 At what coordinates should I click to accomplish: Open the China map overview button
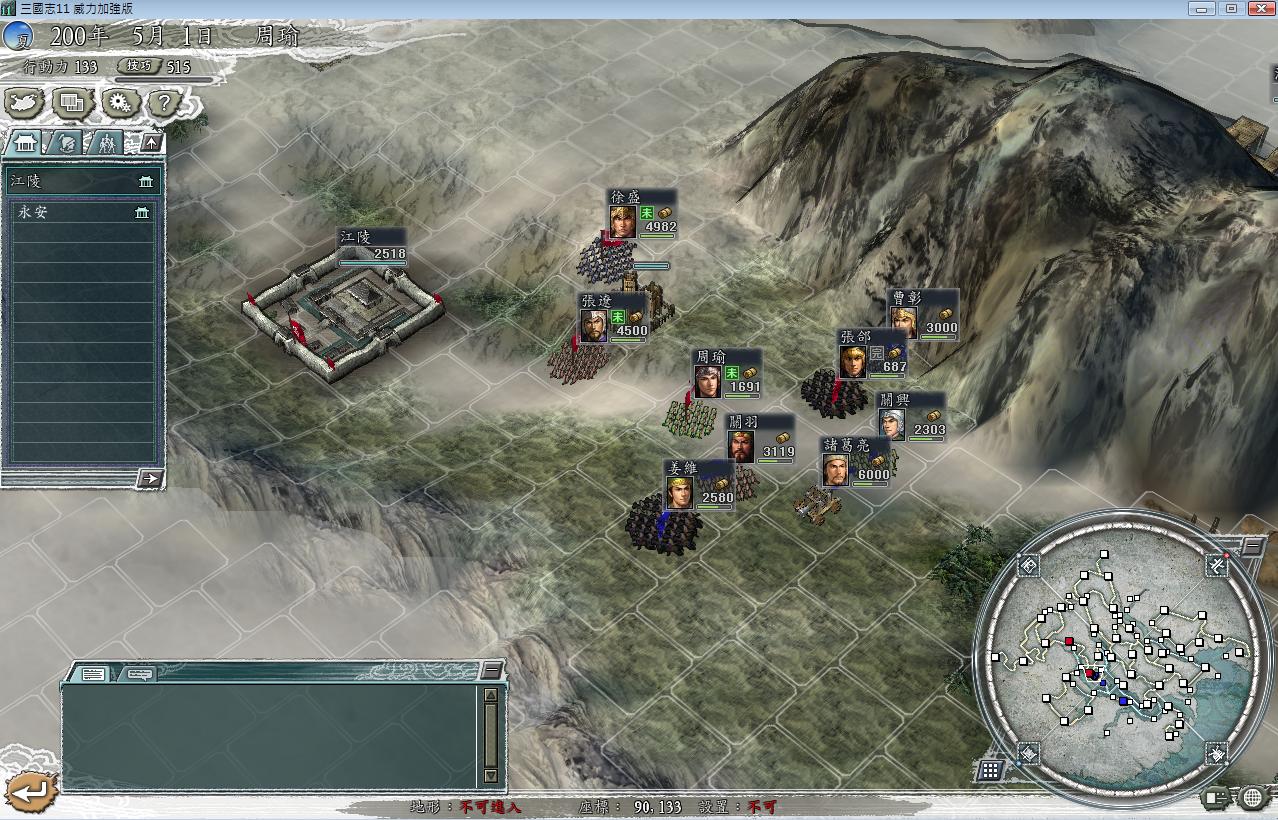(23, 102)
